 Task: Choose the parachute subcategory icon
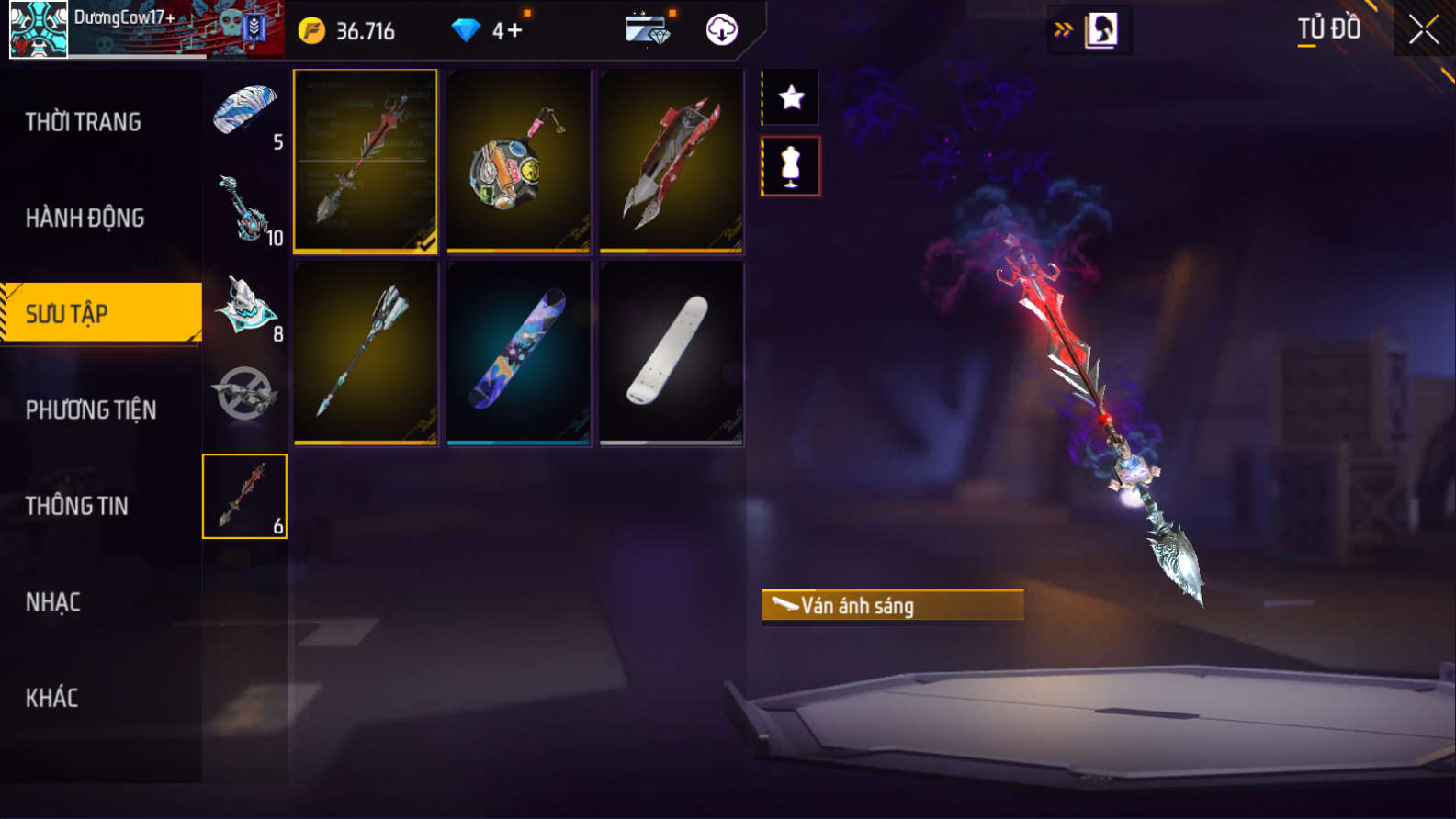(x=244, y=112)
